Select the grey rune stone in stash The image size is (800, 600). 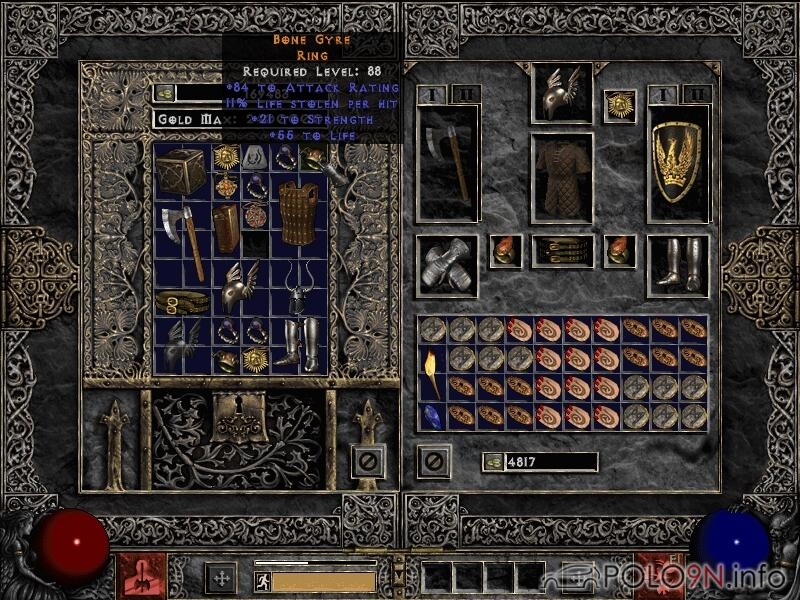click(256, 156)
